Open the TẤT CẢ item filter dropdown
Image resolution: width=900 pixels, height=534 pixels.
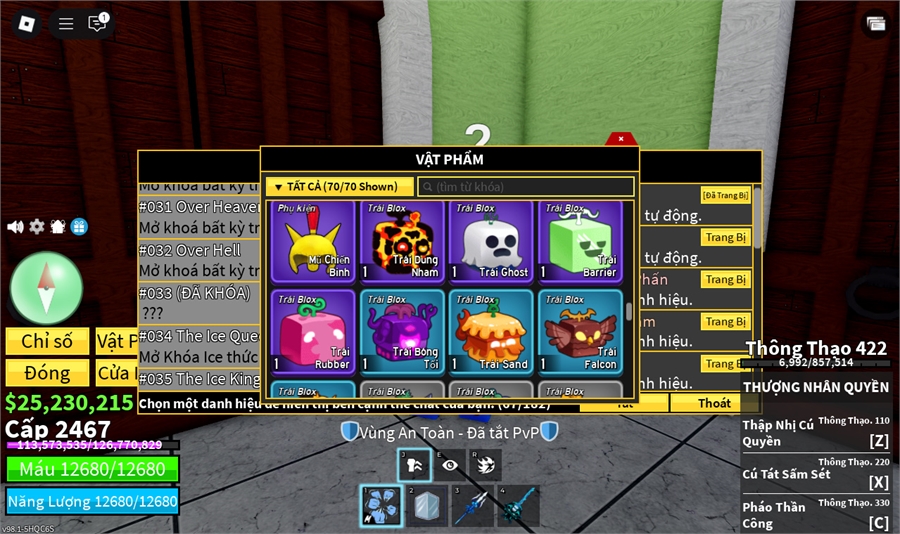pyautogui.click(x=339, y=187)
